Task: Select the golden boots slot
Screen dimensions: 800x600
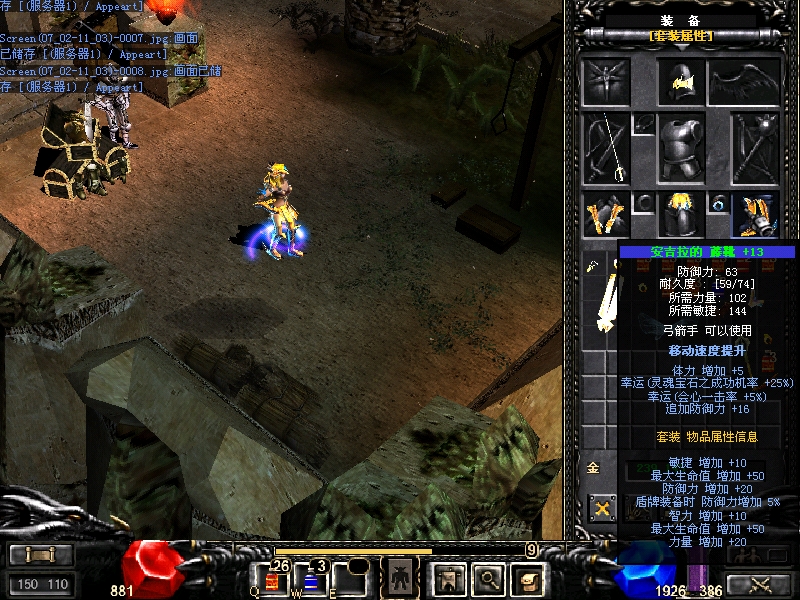Action: tap(756, 214)
